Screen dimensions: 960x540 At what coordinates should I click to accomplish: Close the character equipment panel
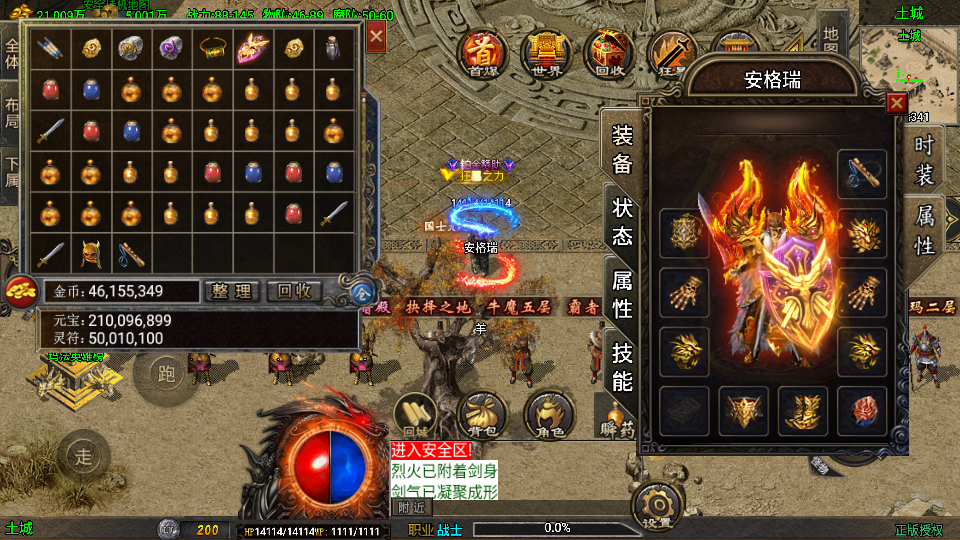(x=897, y=104)
